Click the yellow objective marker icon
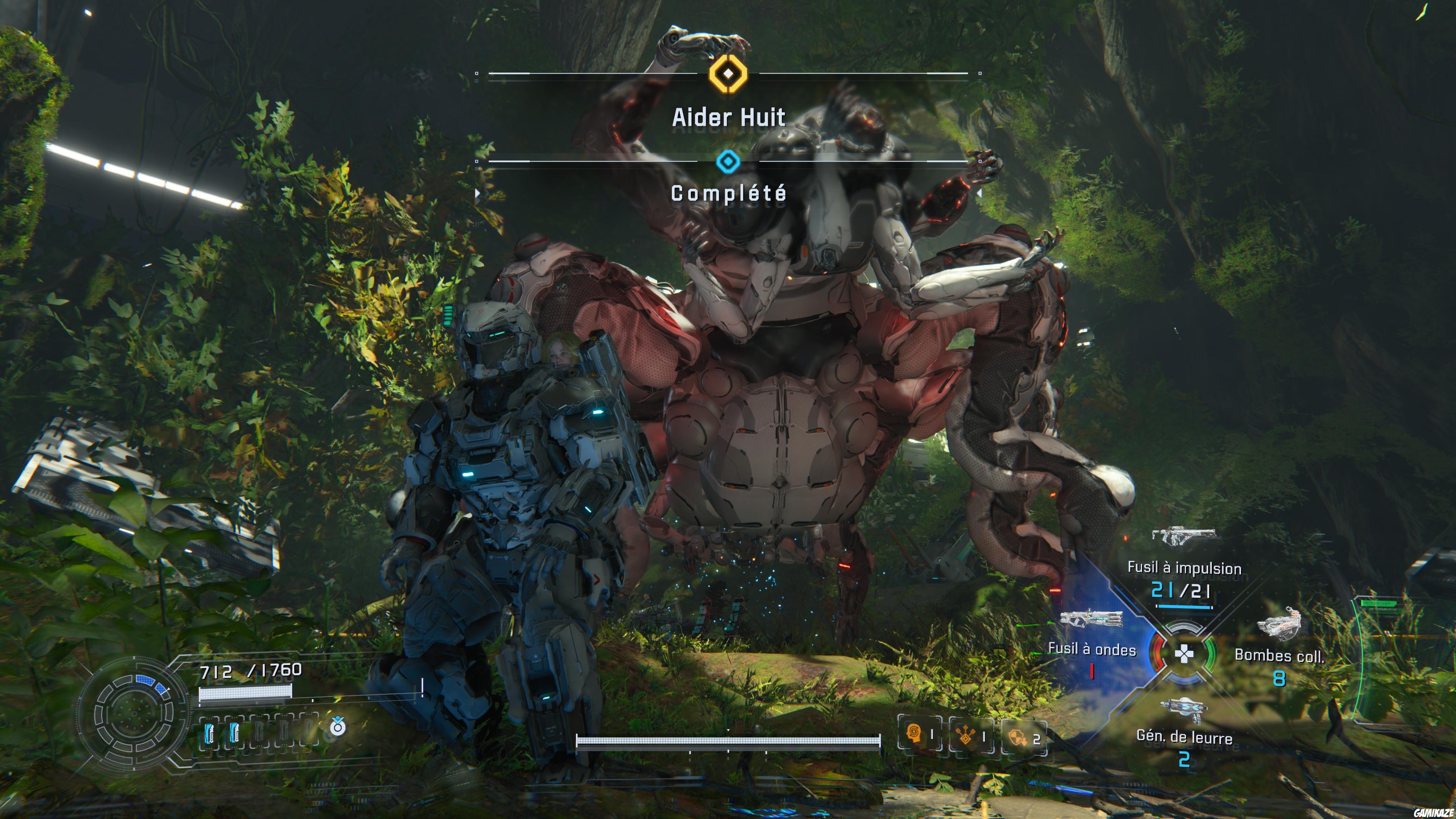Image resolution: width=1456 pixels, height=819 pixels. tap(728, 74)
